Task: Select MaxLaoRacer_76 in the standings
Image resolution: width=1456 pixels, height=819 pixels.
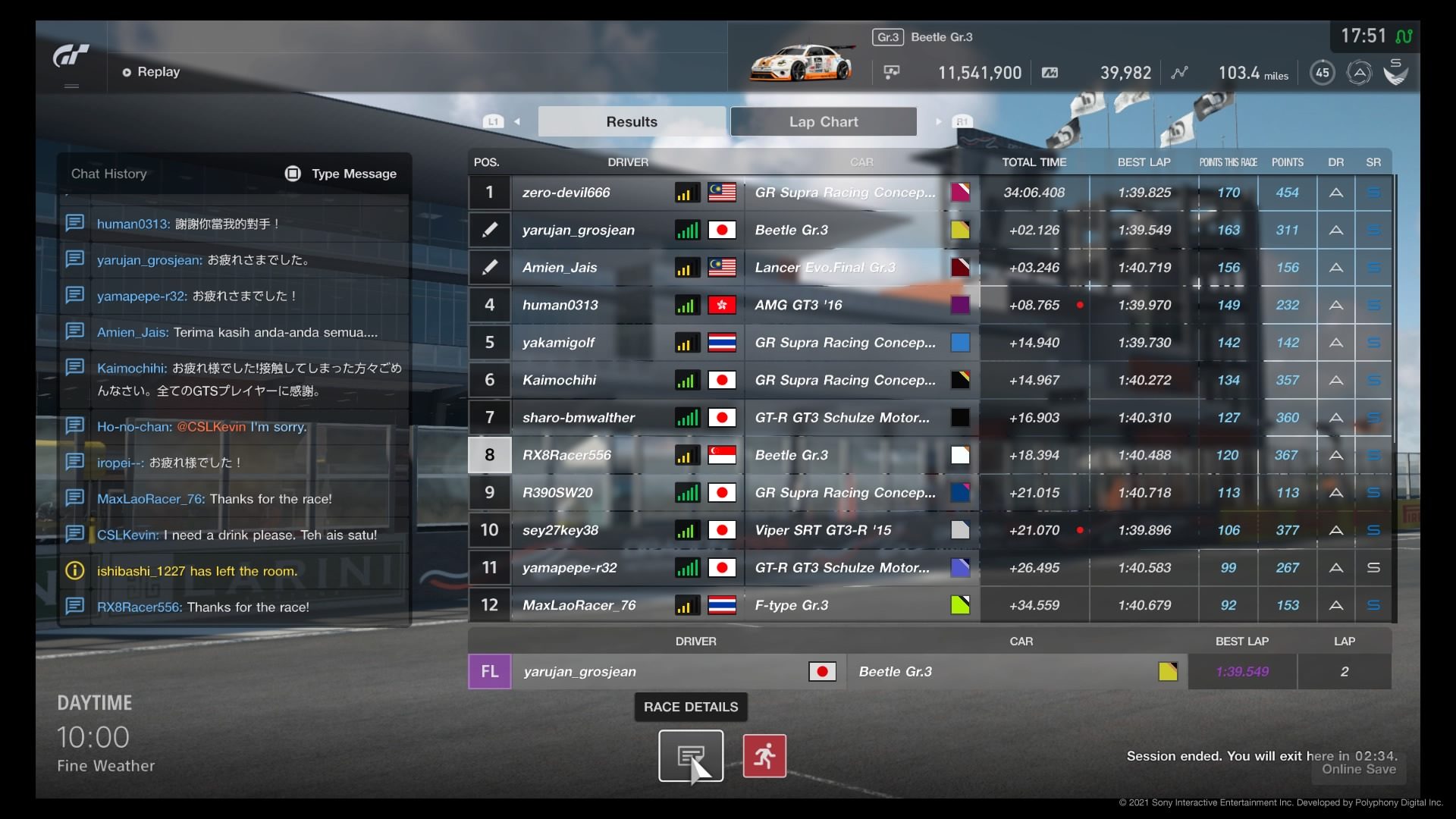Action: pyautogui.click(x=579, y=605)
